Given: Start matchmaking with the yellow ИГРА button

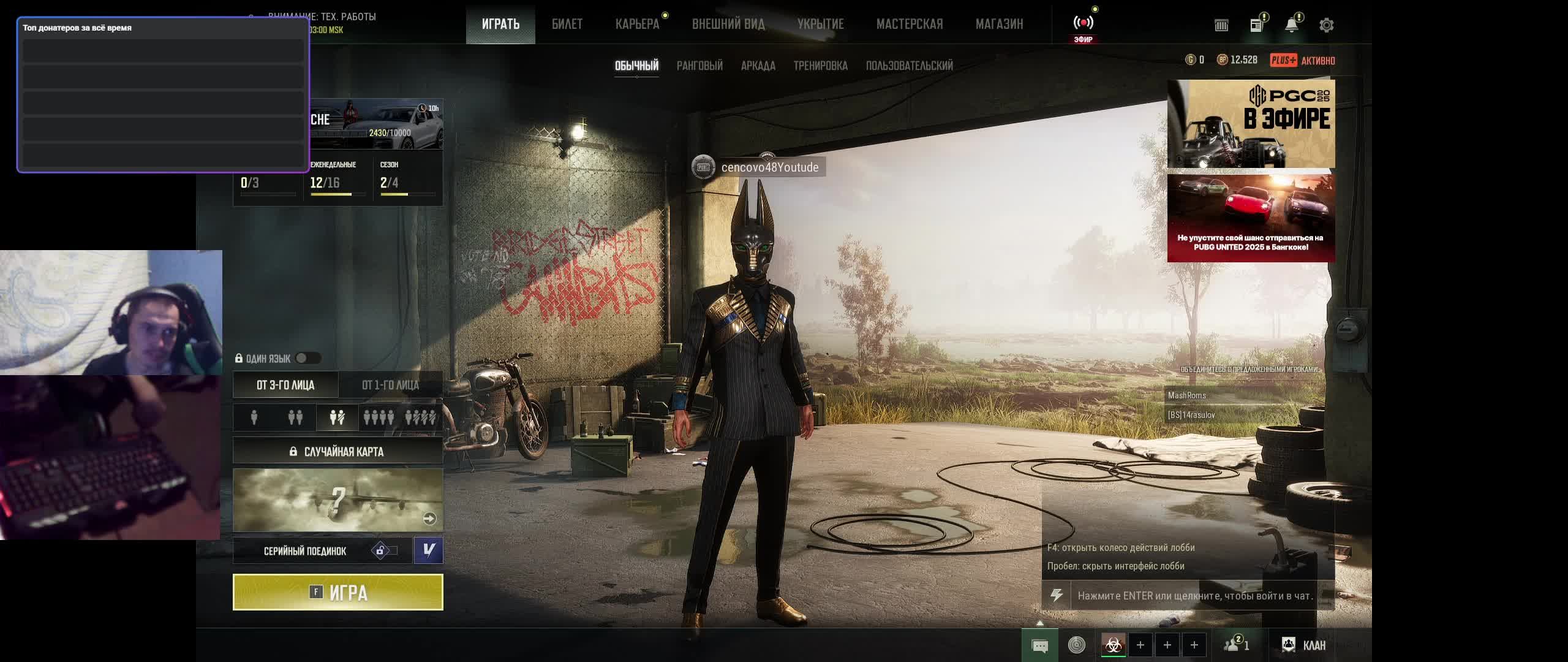Looking at the screenshot, I should [337, 592].
